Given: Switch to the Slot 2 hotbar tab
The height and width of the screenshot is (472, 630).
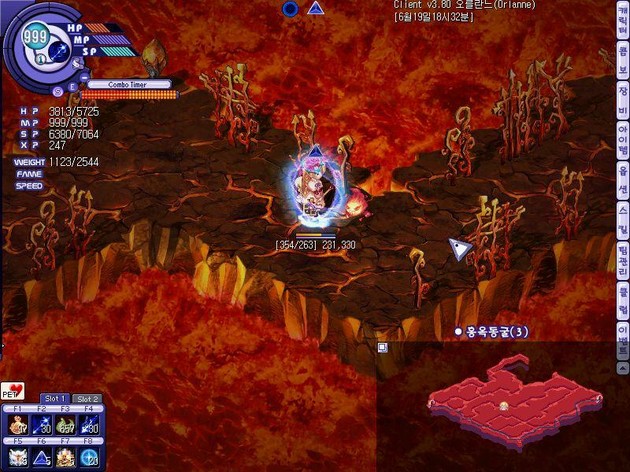Looking at the screenshot, I should (x=88, y=398).
